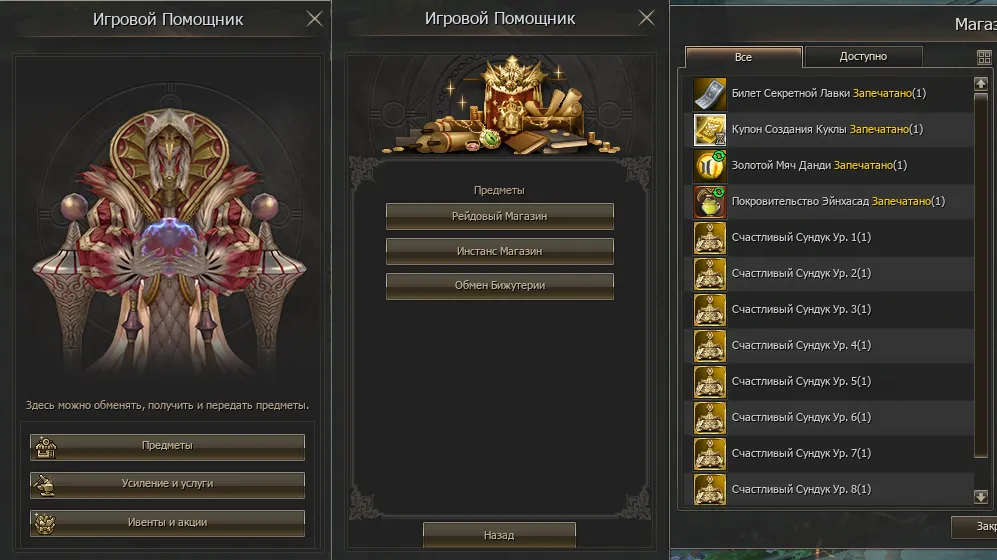Select Покровительство Эйнхасад item row
The image size is (997, 560).
click(x=828, y=202)
